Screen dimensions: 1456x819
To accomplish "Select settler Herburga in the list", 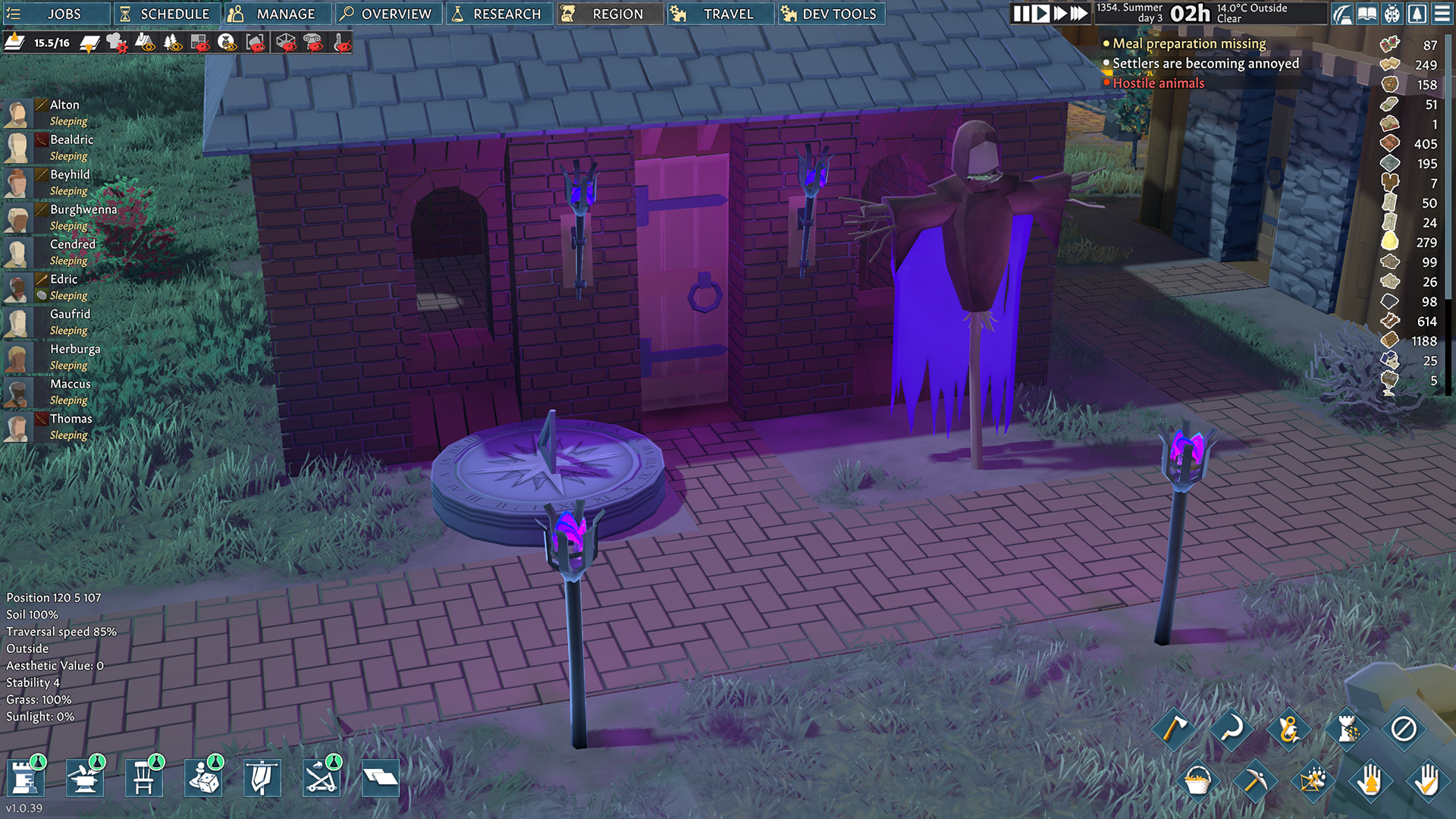I will (75, 349).
